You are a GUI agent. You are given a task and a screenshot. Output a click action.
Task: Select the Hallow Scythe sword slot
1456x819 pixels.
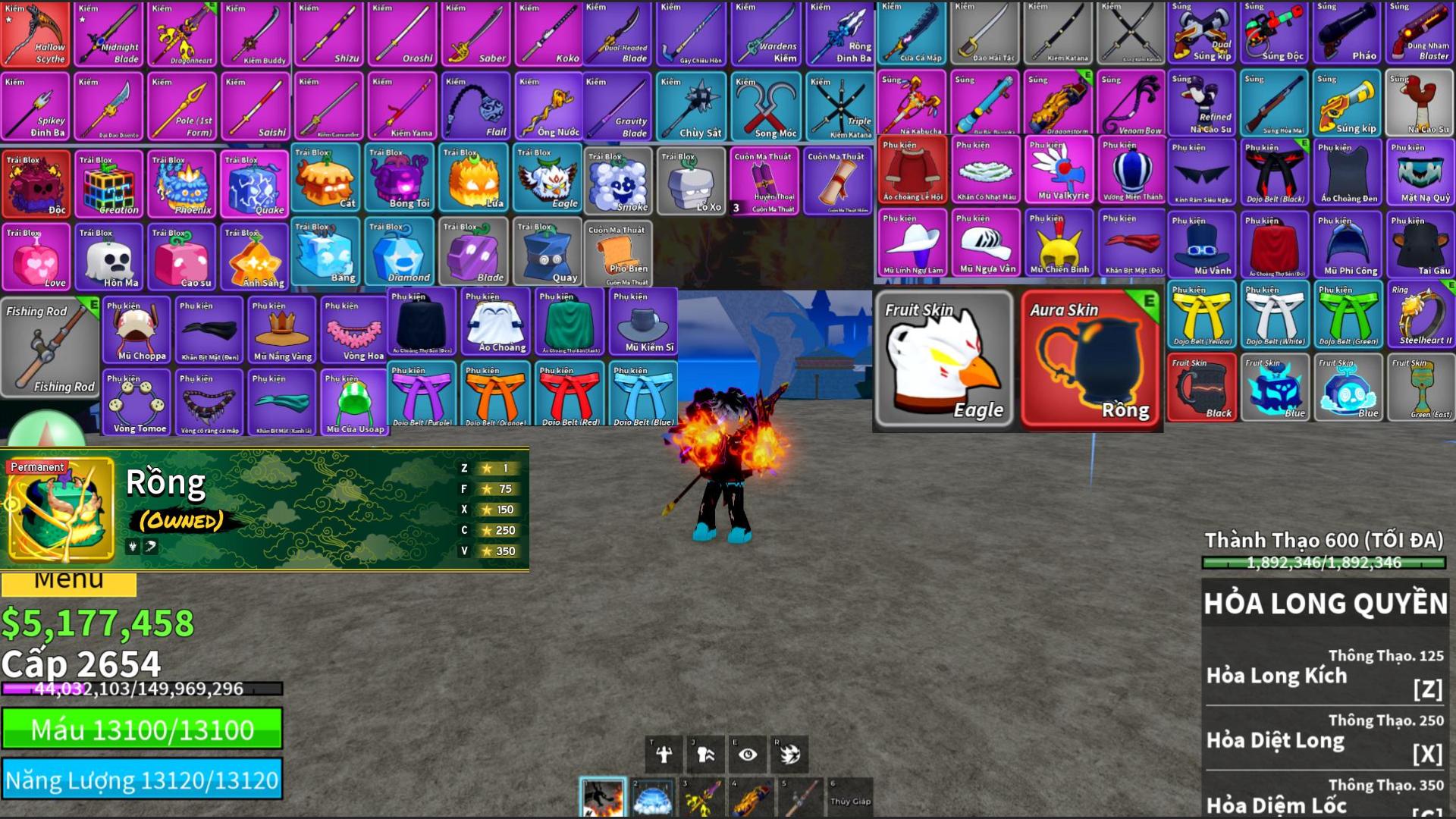(36, 34)
